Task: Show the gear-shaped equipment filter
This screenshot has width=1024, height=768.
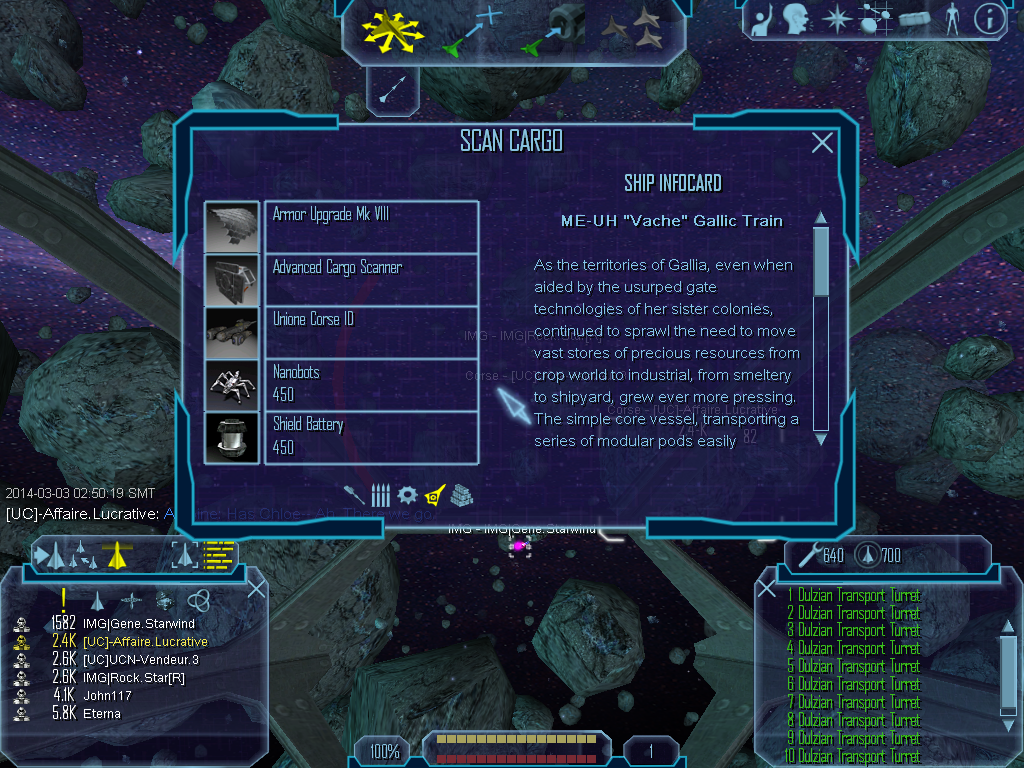Action: click(406, 495)
